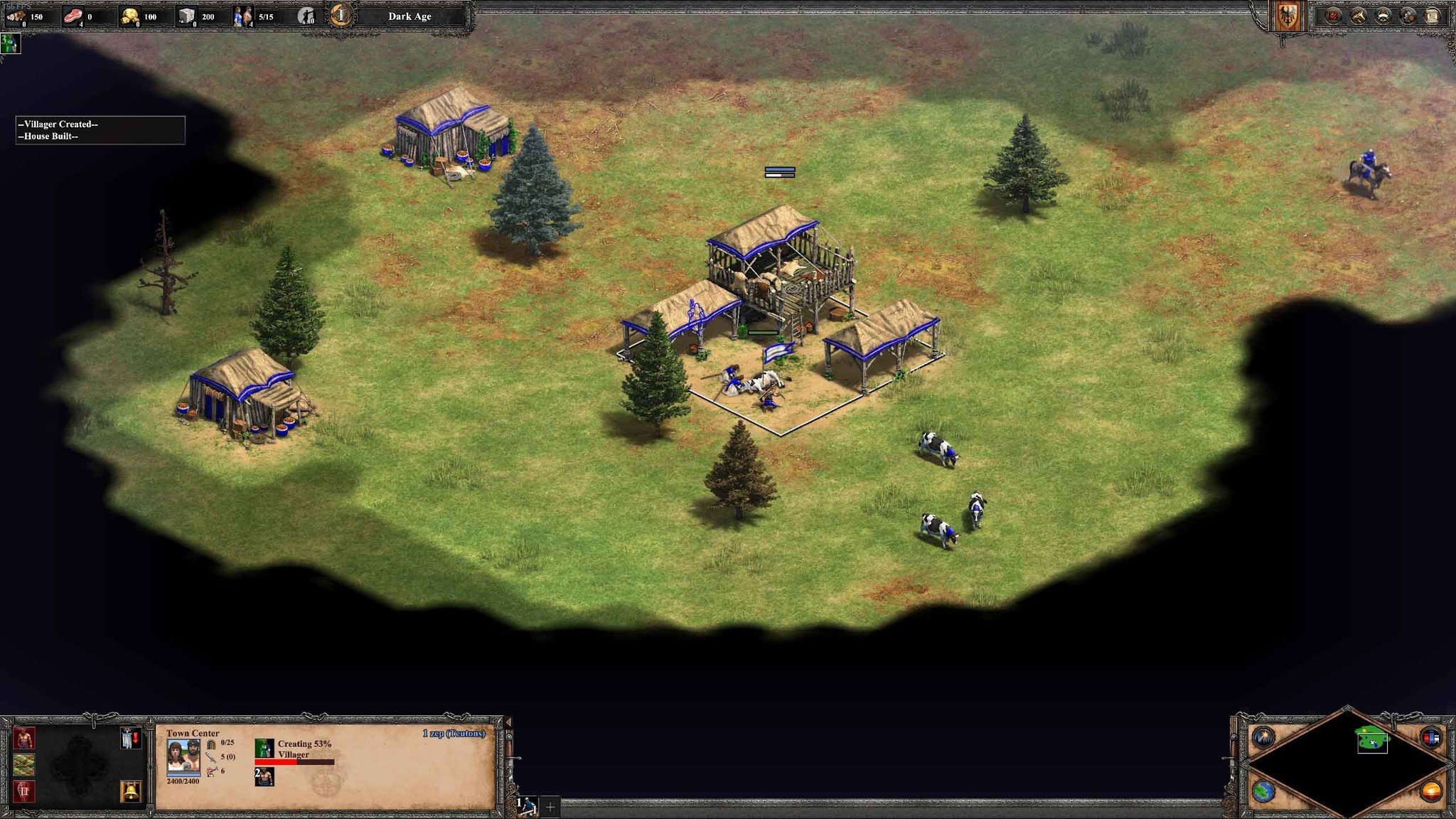Select the idle villager button
Image resolution: width=1456 pixels, height=819 pixels.
pos(306,16)
